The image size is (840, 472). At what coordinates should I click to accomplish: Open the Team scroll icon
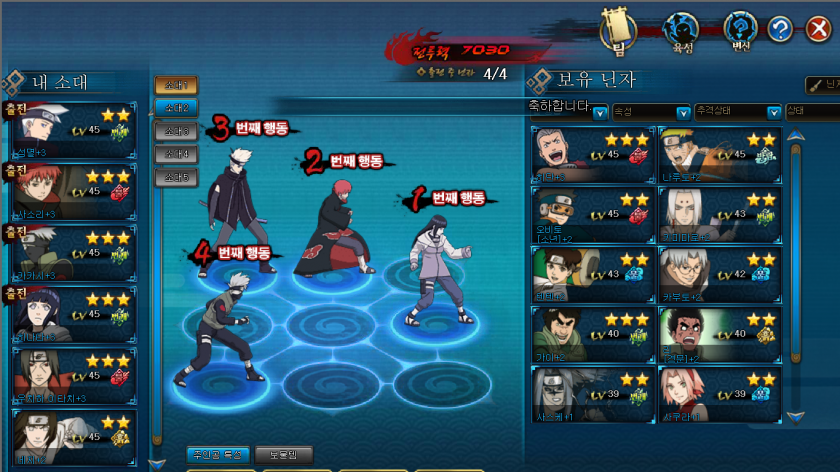[x=619, y=30]
